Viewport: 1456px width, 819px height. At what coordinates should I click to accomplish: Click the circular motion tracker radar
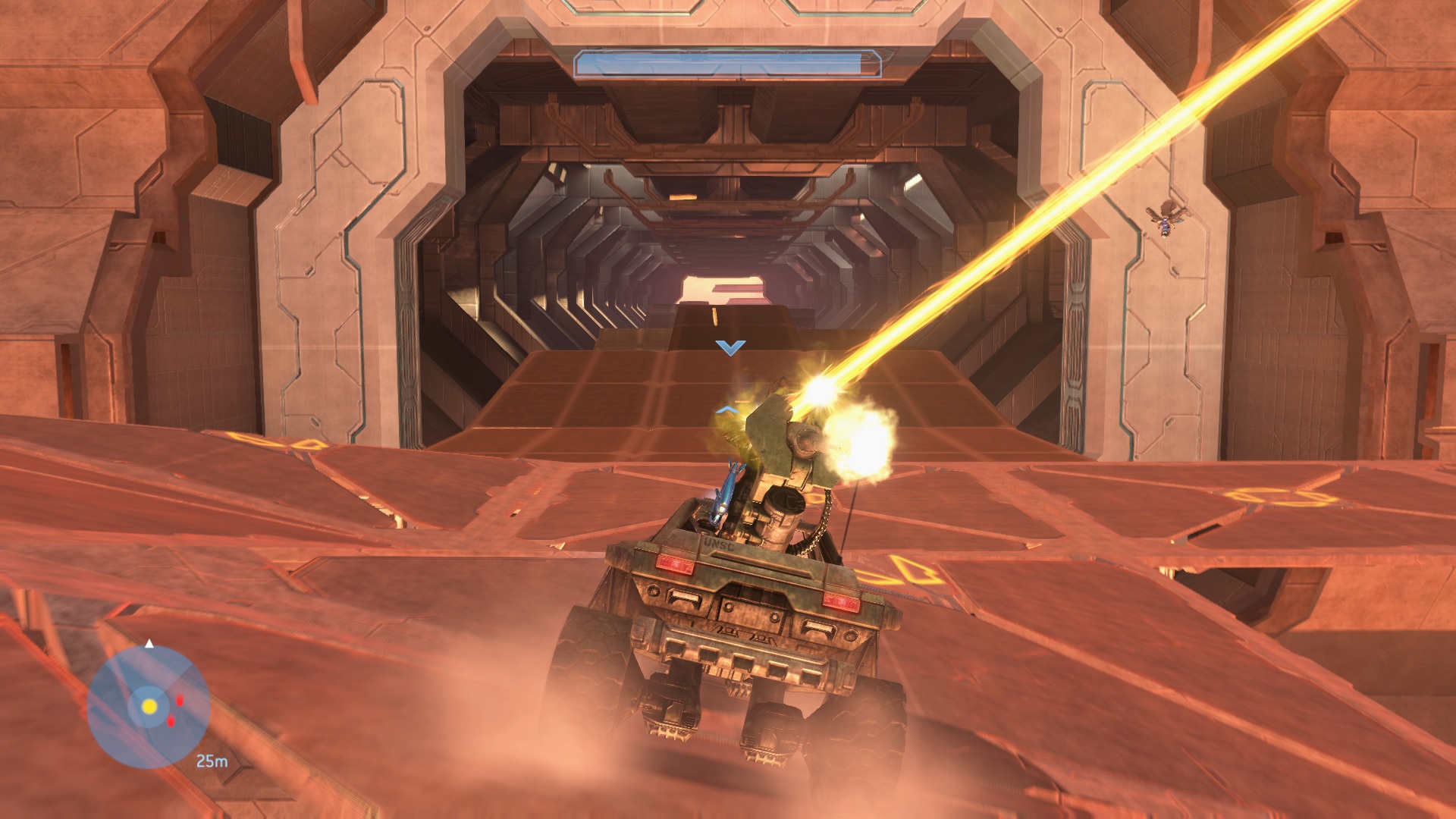149,707
